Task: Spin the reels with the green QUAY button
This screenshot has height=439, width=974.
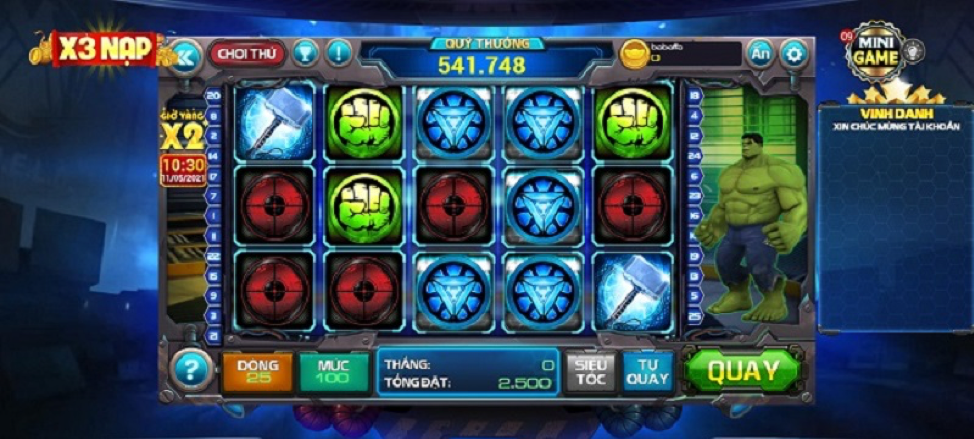Action: click(x=744, y=371)
